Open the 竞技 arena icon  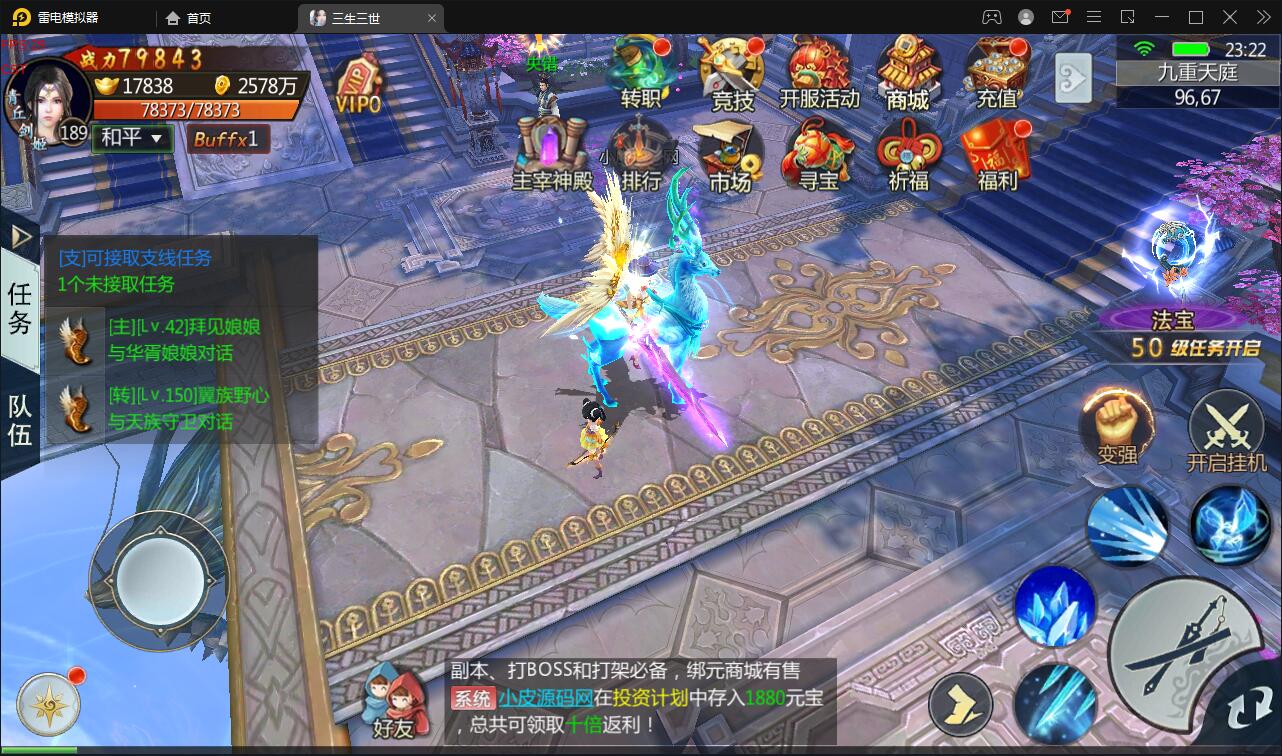point(732,72)
